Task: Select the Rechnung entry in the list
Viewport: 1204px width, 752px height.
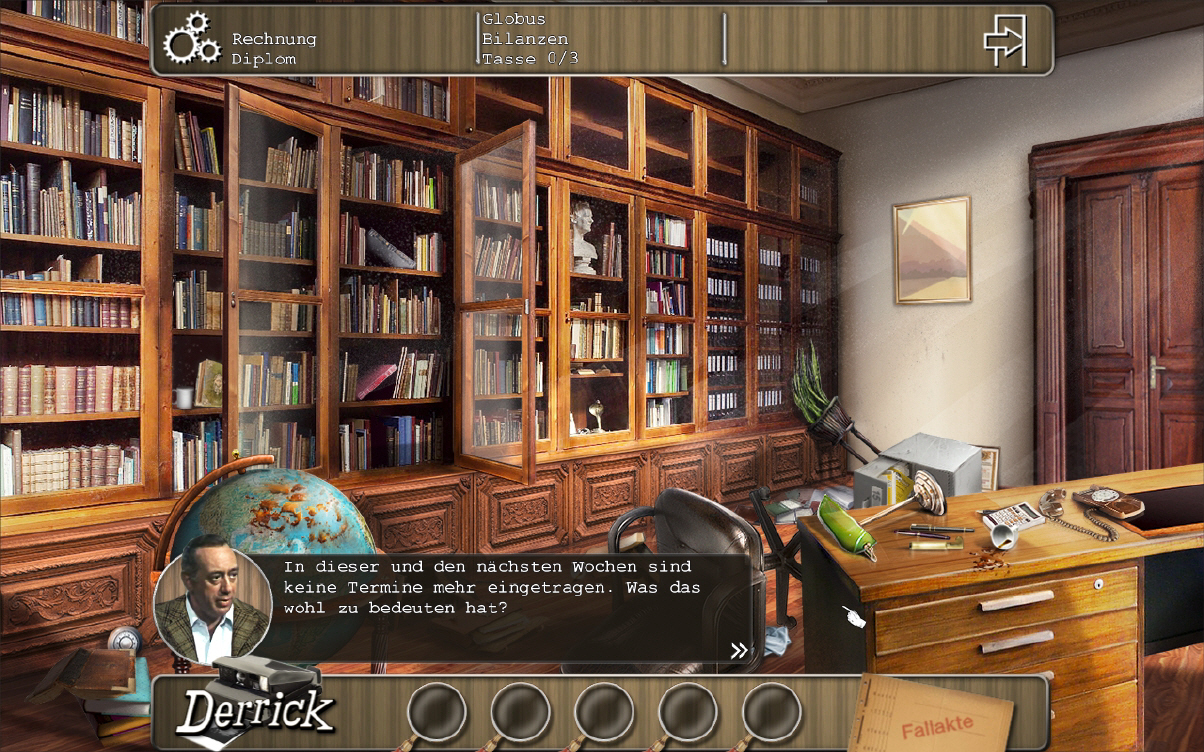Action: [x=274, y=39]
